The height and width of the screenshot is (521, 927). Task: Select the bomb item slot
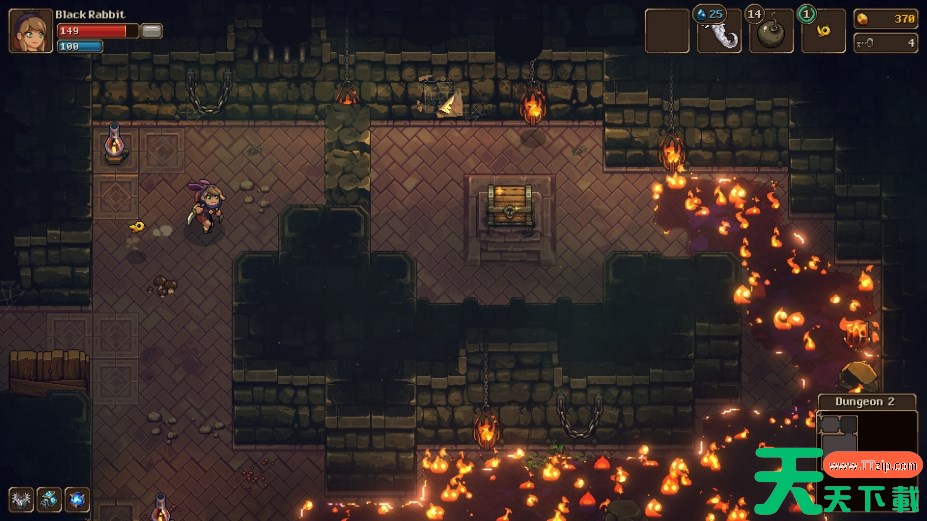pyautogui.click(x=771, y=31)
